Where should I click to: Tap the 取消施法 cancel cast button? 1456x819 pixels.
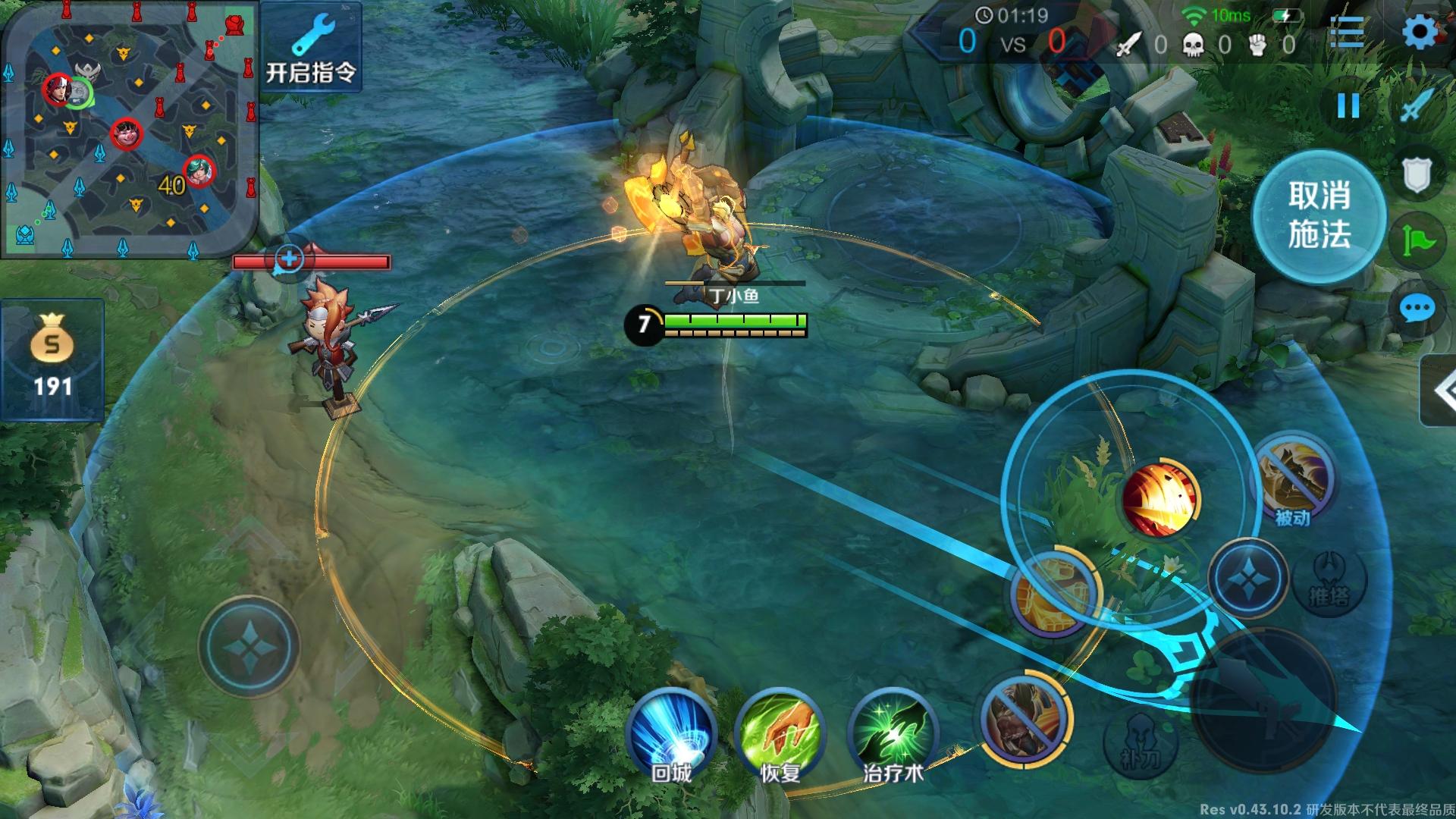[x=1319, y=216]
